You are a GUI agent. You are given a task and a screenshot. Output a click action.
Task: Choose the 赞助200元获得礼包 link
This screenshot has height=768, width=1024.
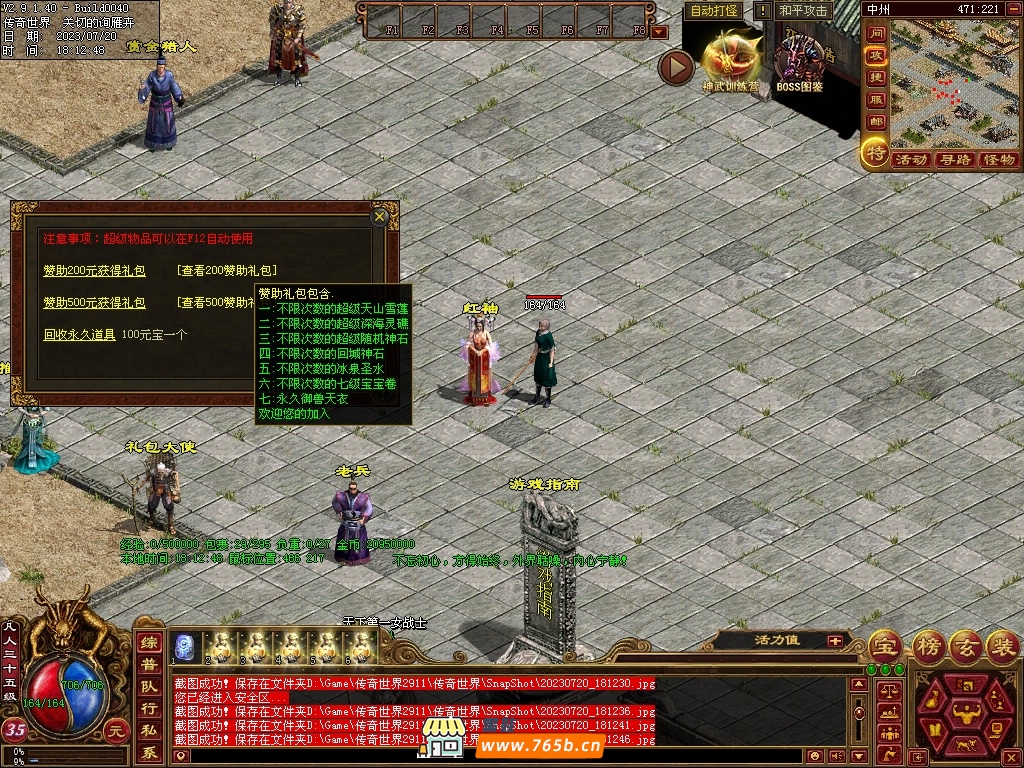[x=94, y=271]
